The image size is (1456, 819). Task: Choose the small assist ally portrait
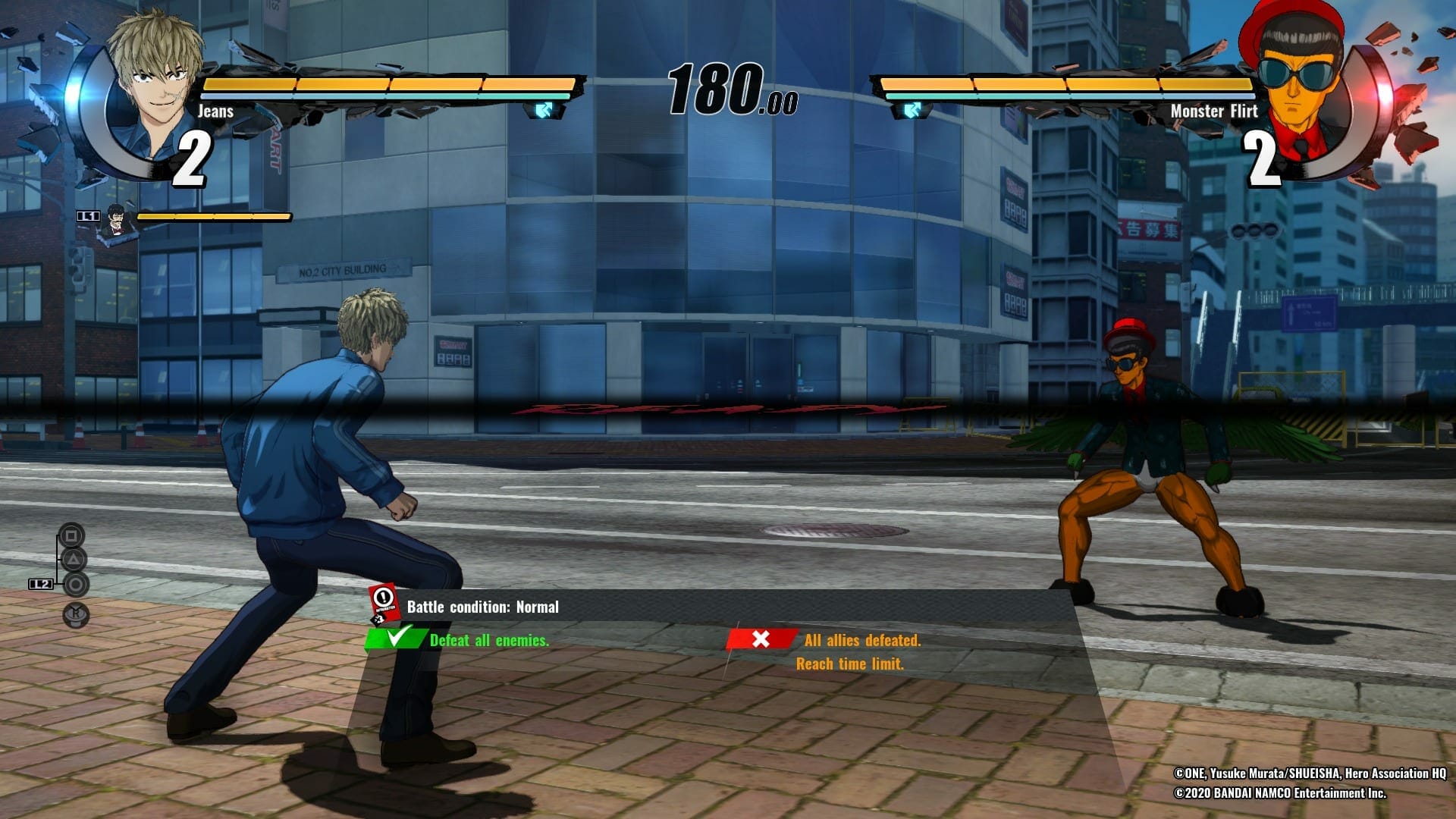116,218
